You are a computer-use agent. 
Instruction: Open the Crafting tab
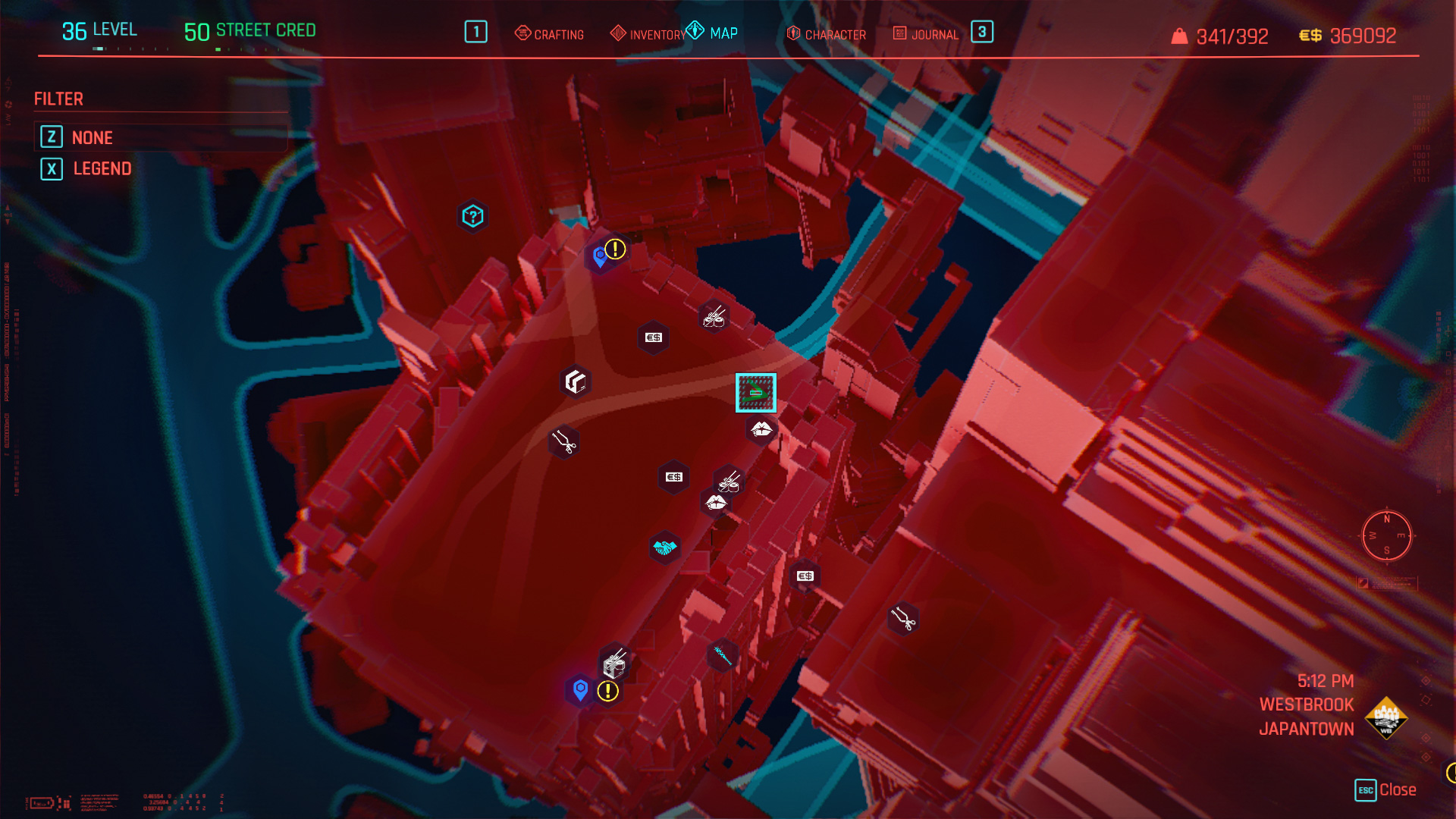[x=550, y=34]
